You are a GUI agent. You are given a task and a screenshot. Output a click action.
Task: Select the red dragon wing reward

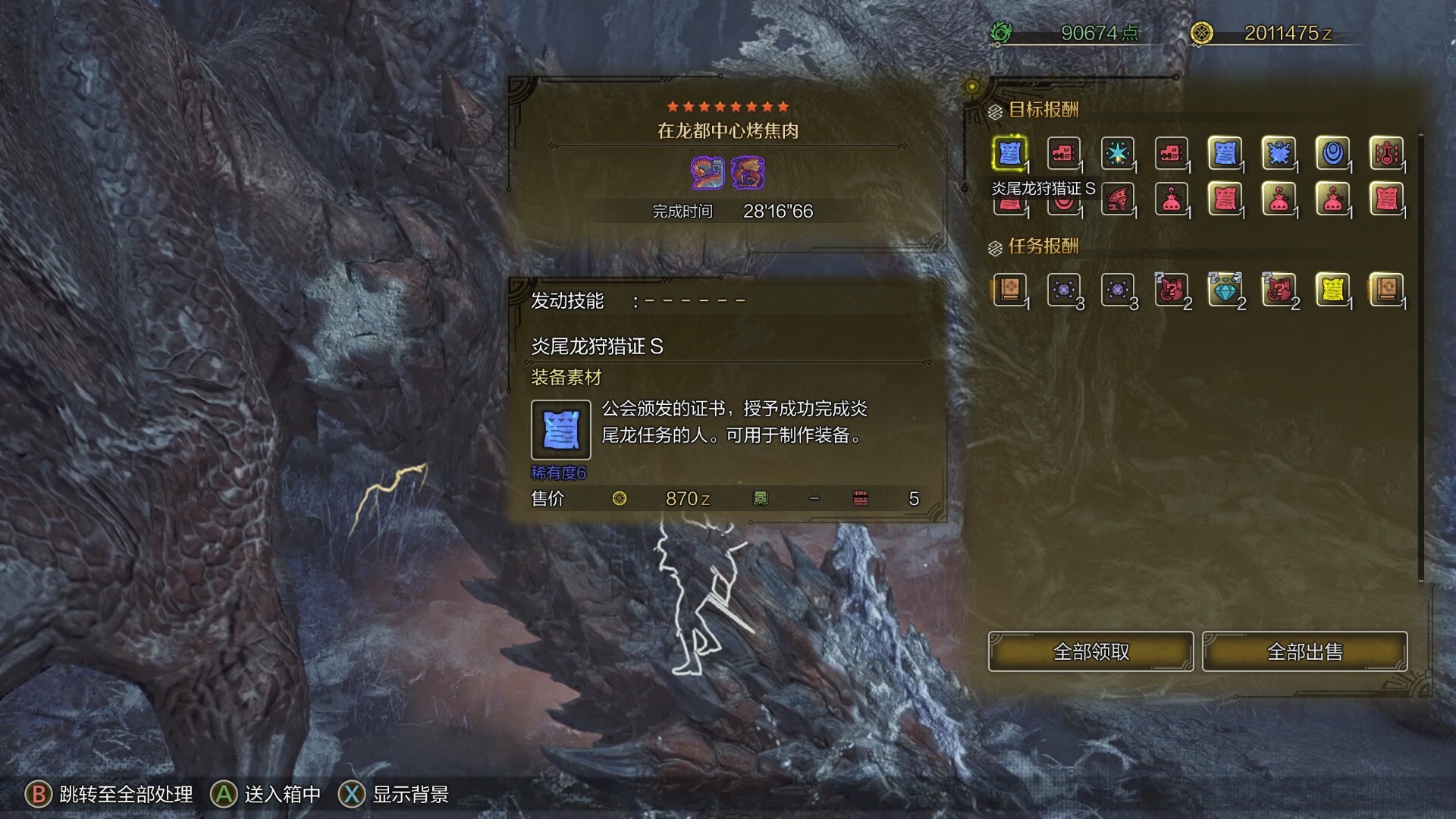pyautogui.click(x=1117, y=199)
